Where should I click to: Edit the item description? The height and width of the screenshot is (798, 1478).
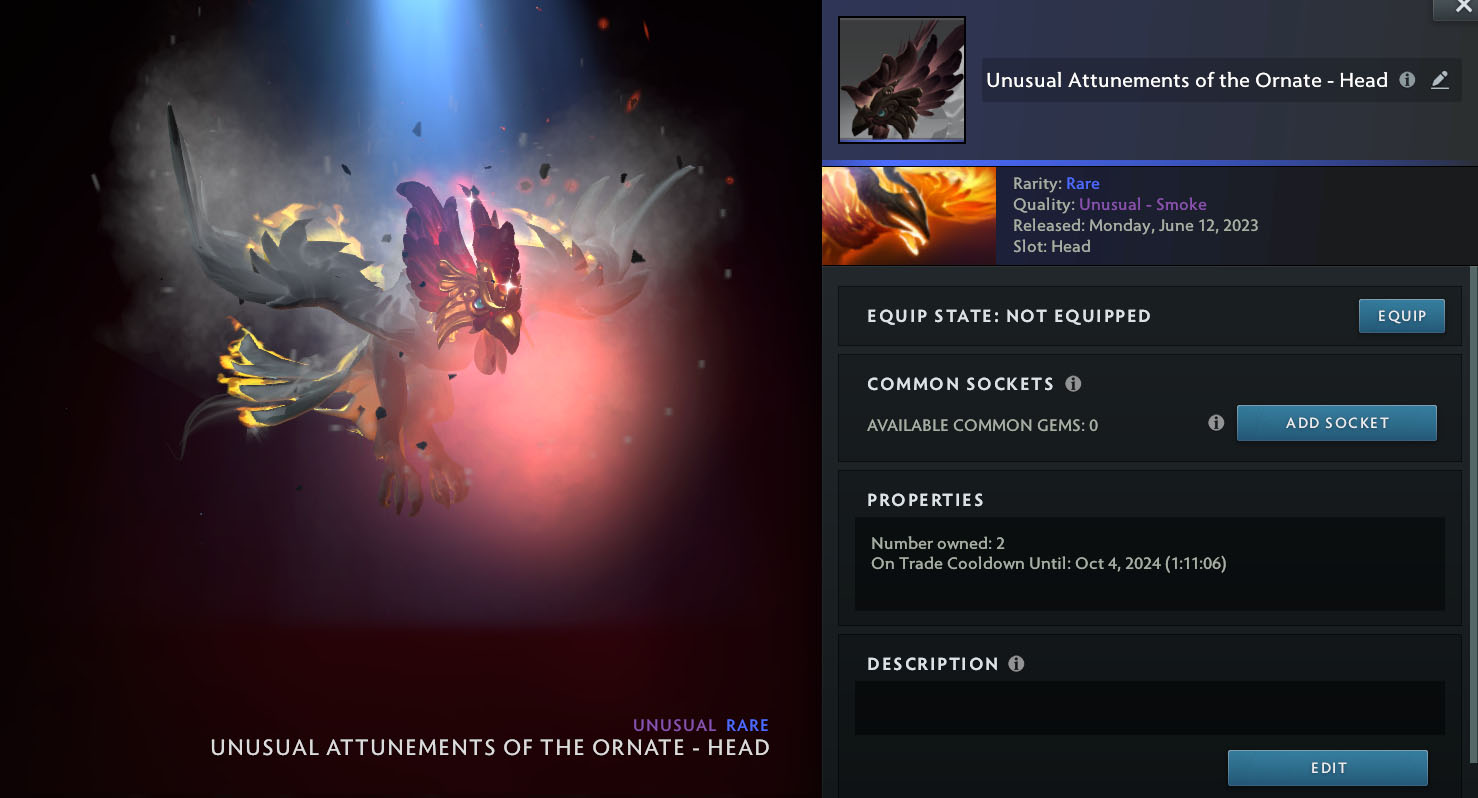pos(1327,768)
